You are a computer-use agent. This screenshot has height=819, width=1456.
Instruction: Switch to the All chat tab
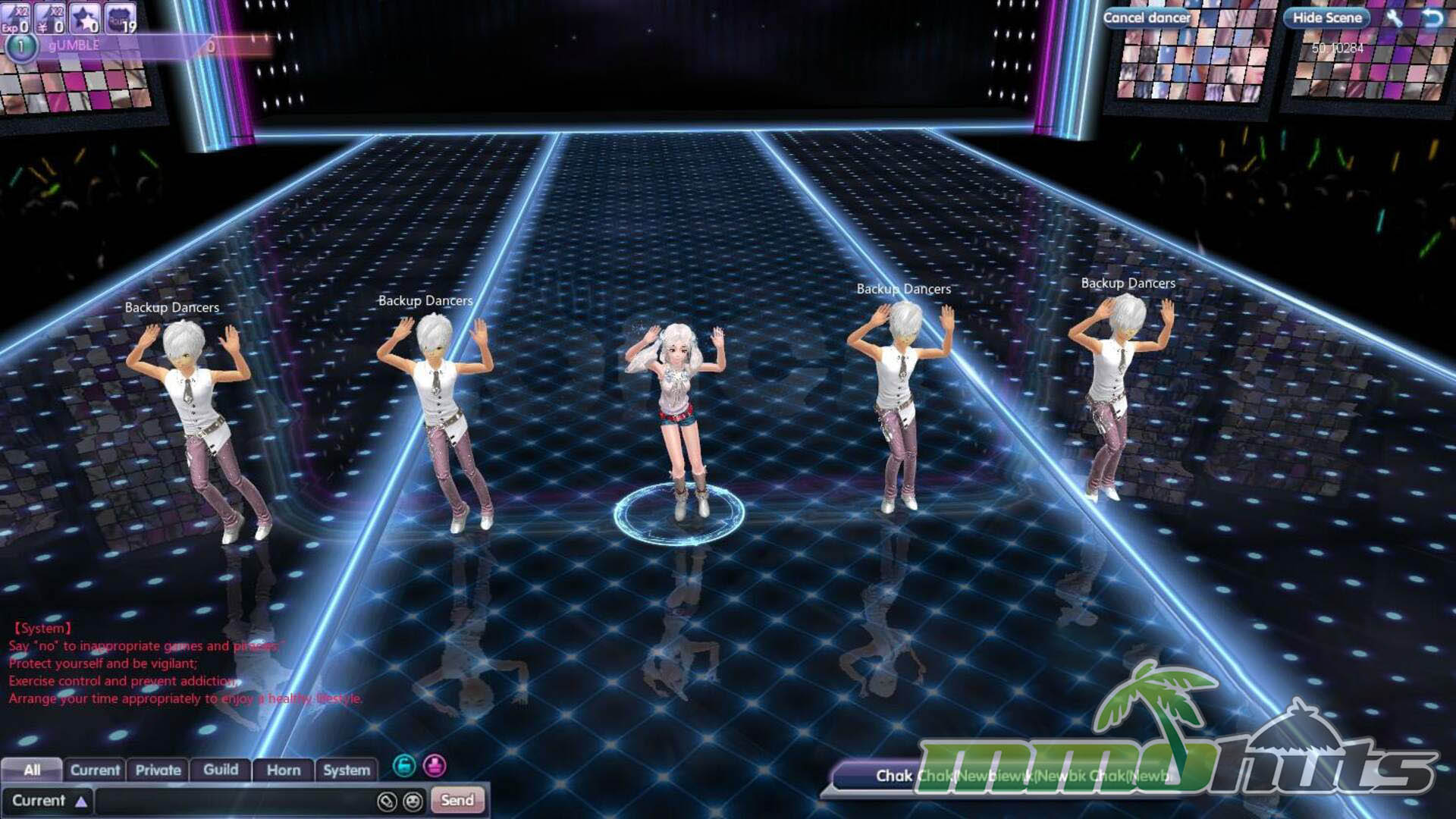32,770
